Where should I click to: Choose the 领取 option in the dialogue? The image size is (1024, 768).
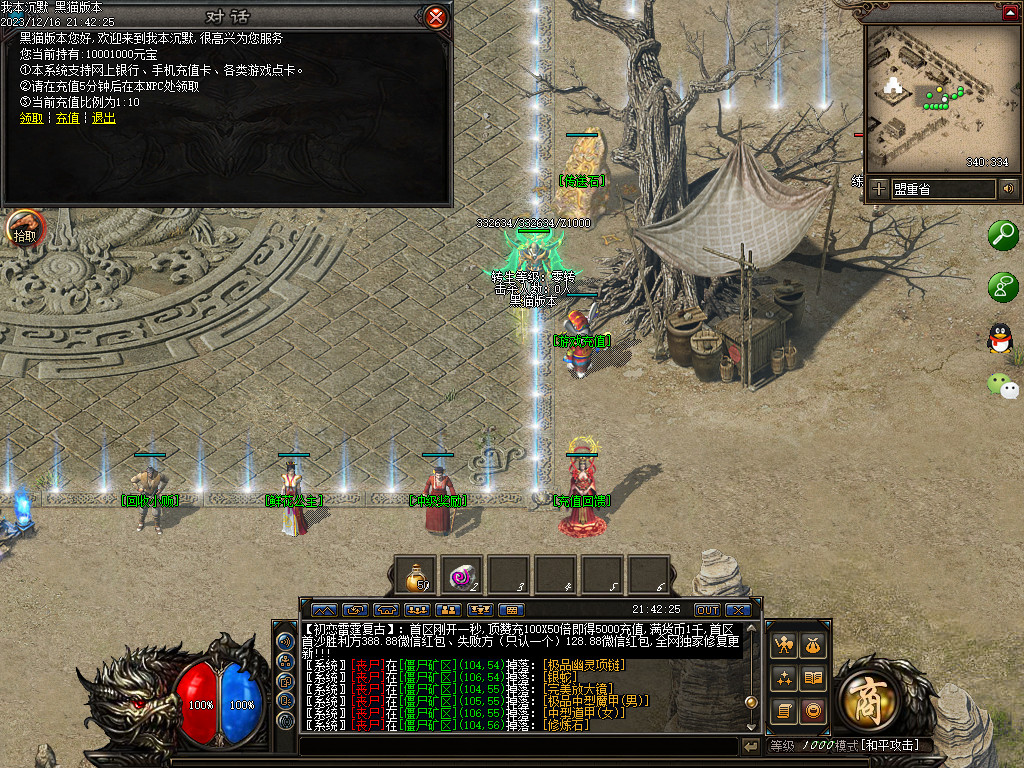coord(31,118)
